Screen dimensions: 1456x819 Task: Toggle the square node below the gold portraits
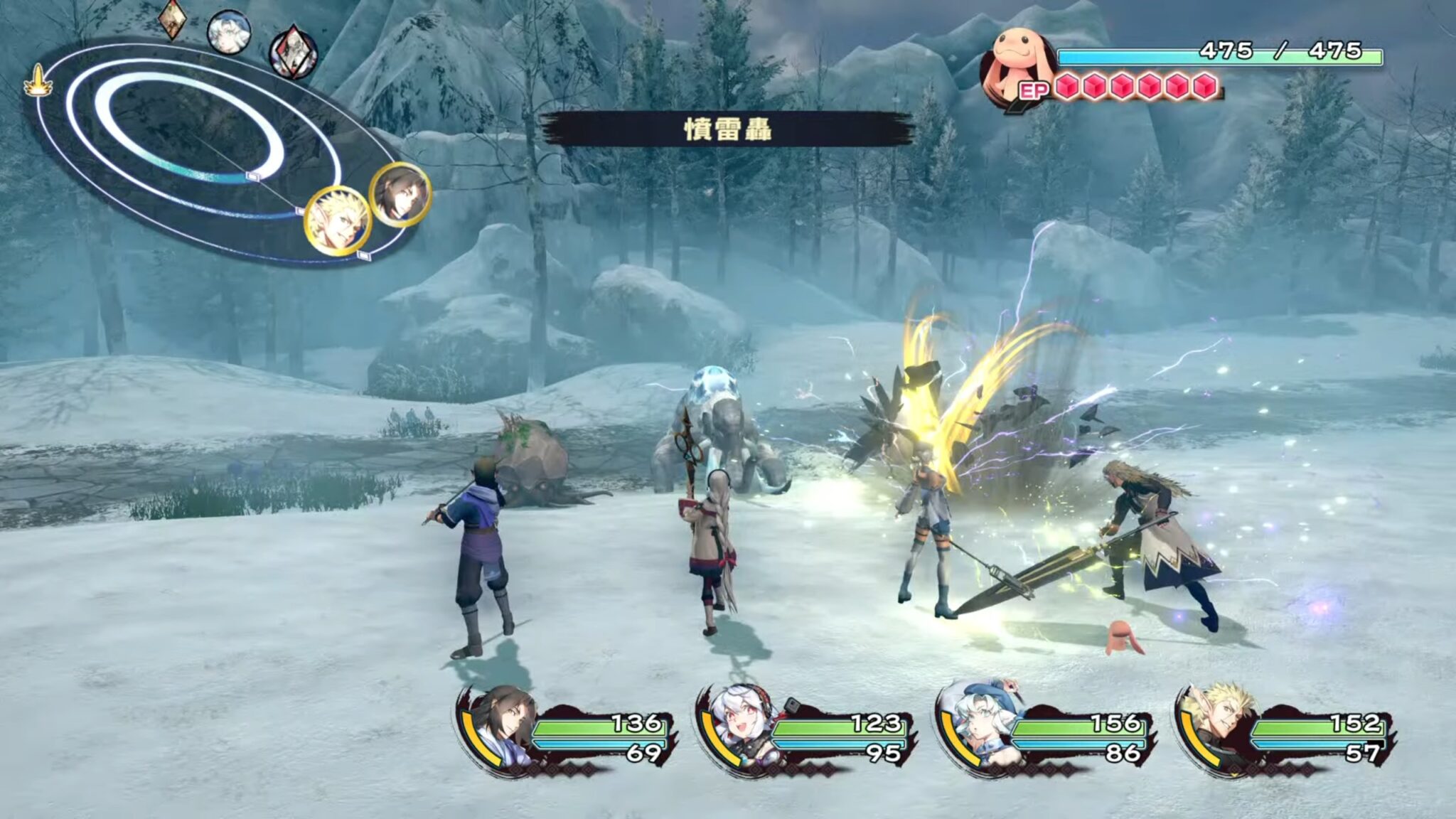(363, 255)
